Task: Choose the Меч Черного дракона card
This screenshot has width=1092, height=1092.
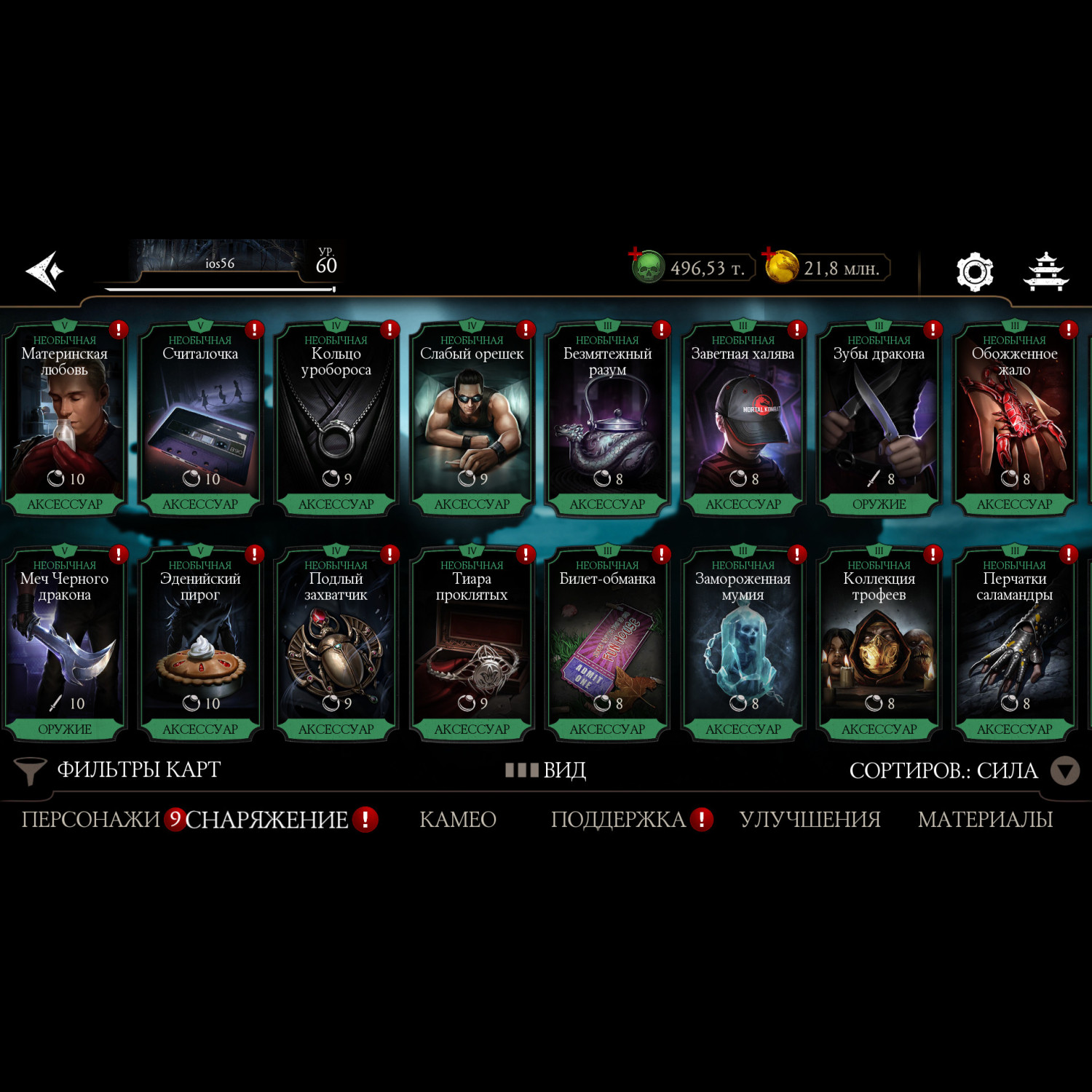Action: pos(65,646)
